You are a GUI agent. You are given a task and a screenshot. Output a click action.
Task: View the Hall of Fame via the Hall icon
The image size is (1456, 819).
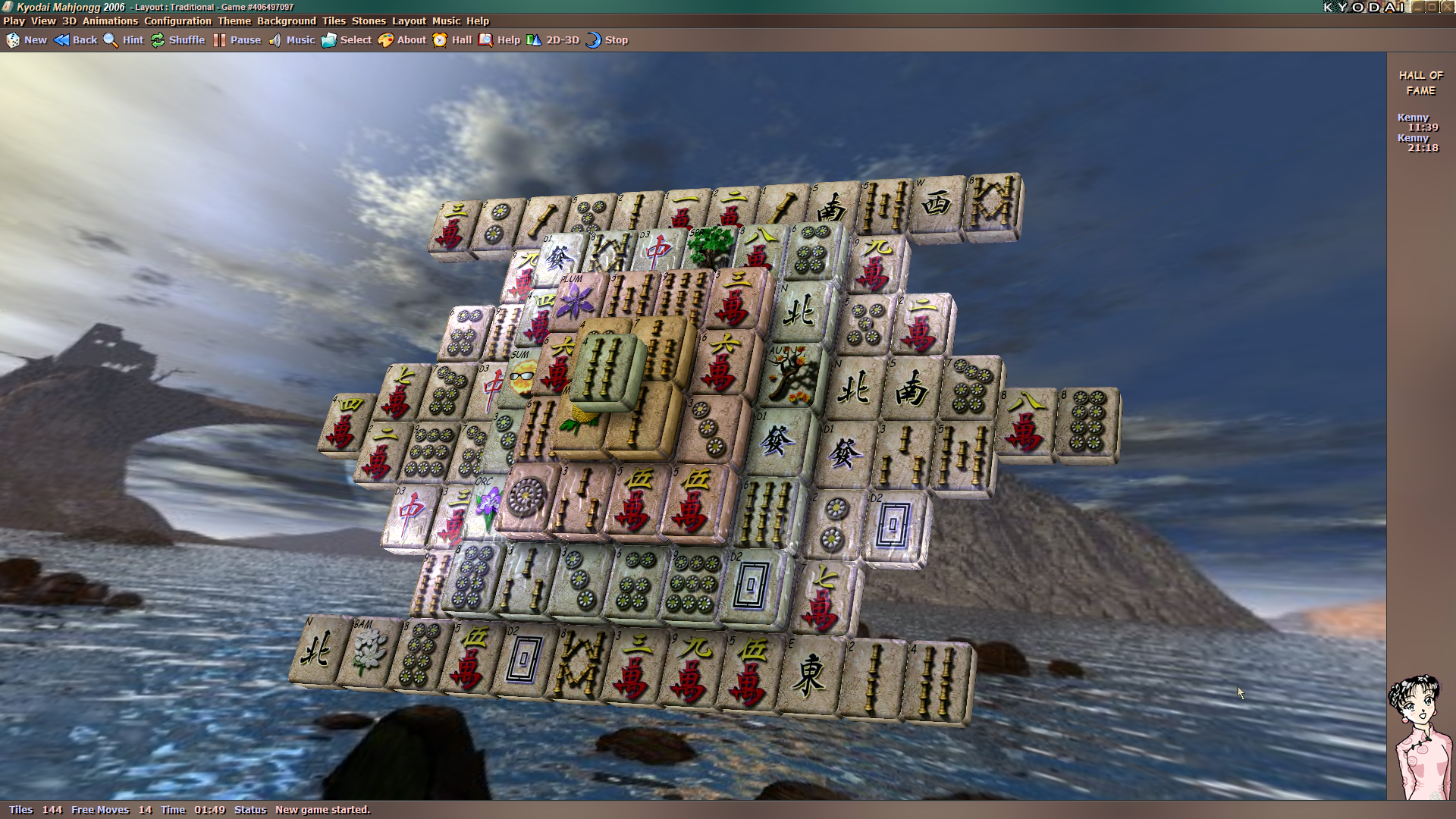tap(451, 40)
